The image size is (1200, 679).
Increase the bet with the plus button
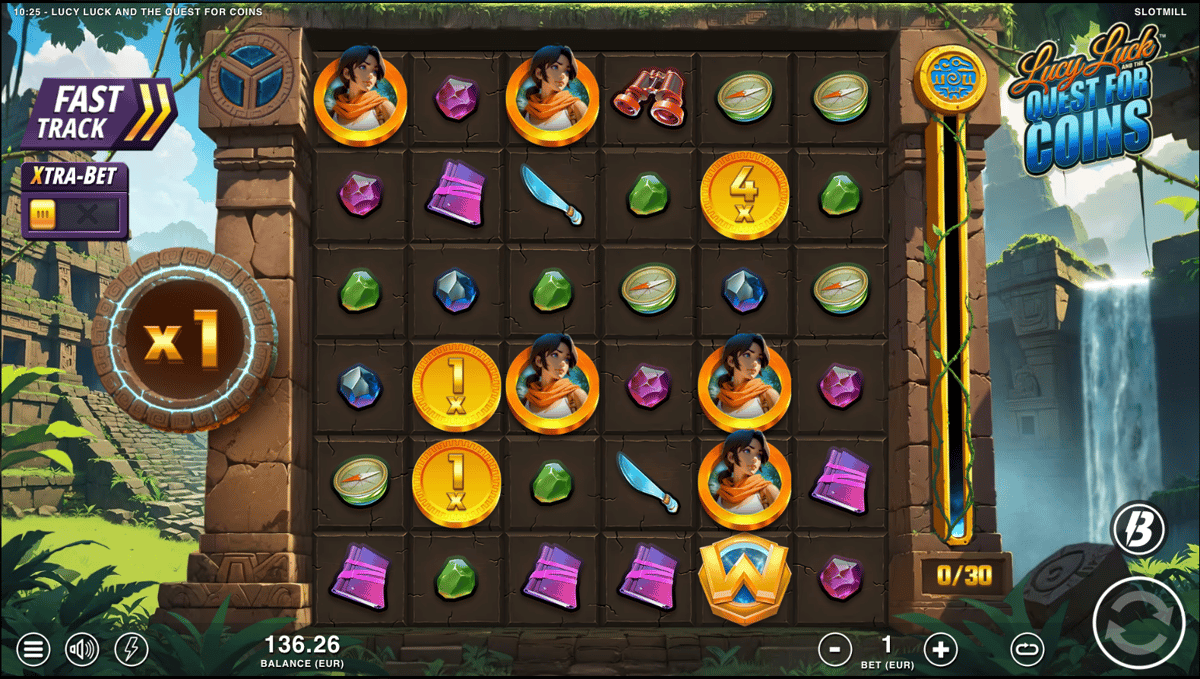tap(939, 650)
